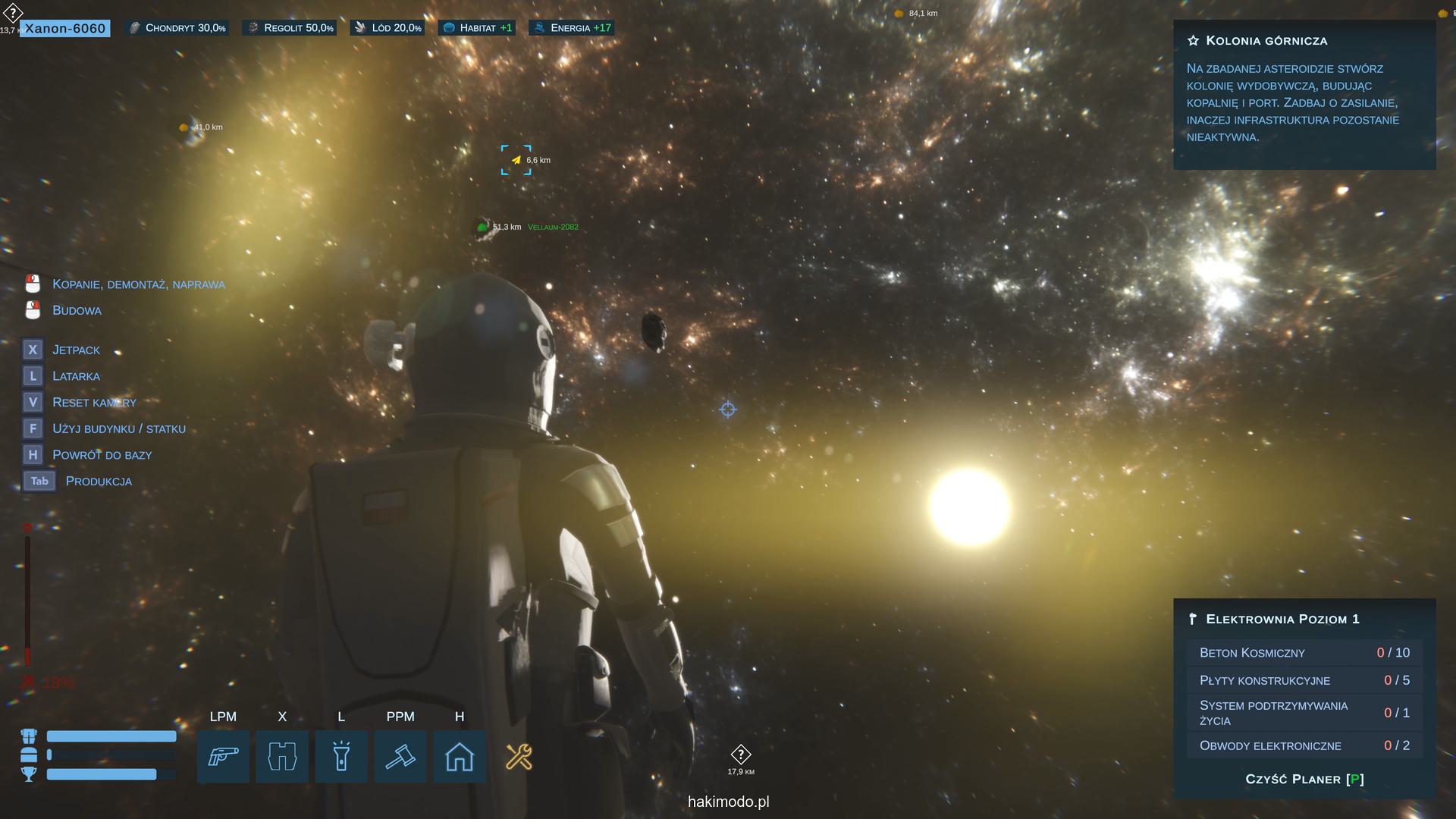Open the wrench and screwdriver tools icon
The height and width of the screenshot is (819, 1456).
tap(519, 756)
